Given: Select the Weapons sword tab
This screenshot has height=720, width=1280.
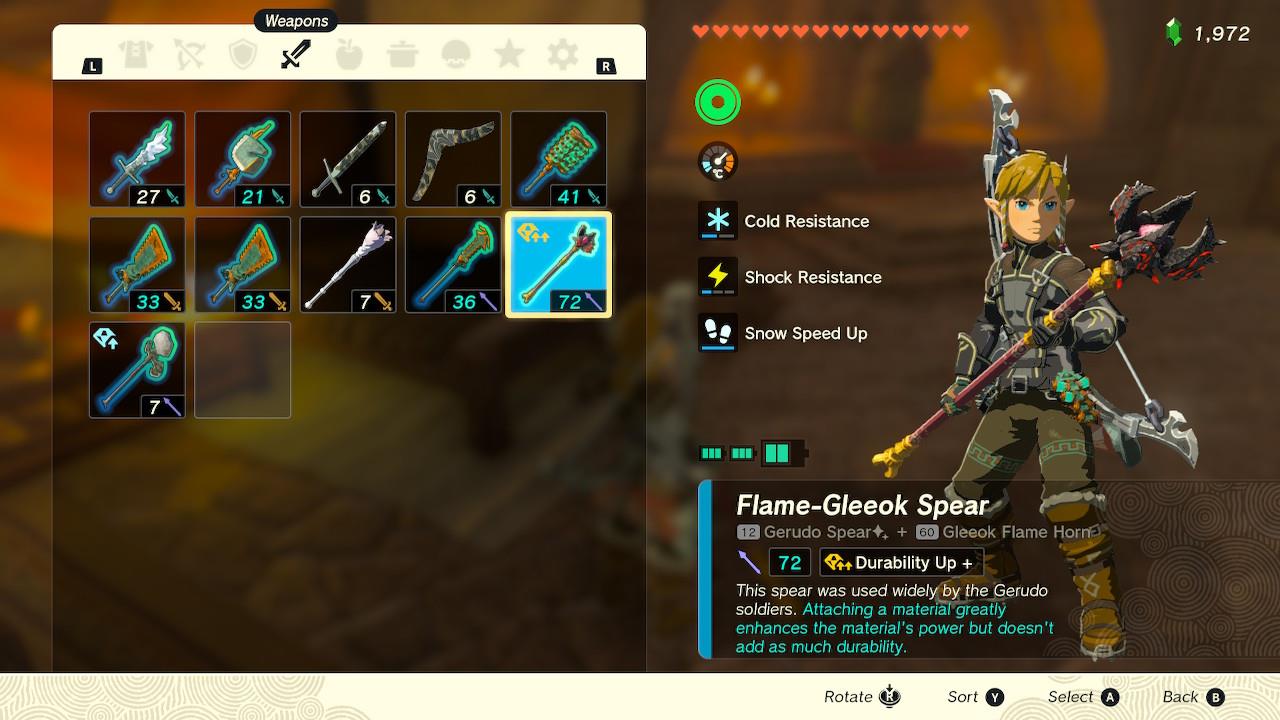Looking at the screenshot, I should [296, 55].
